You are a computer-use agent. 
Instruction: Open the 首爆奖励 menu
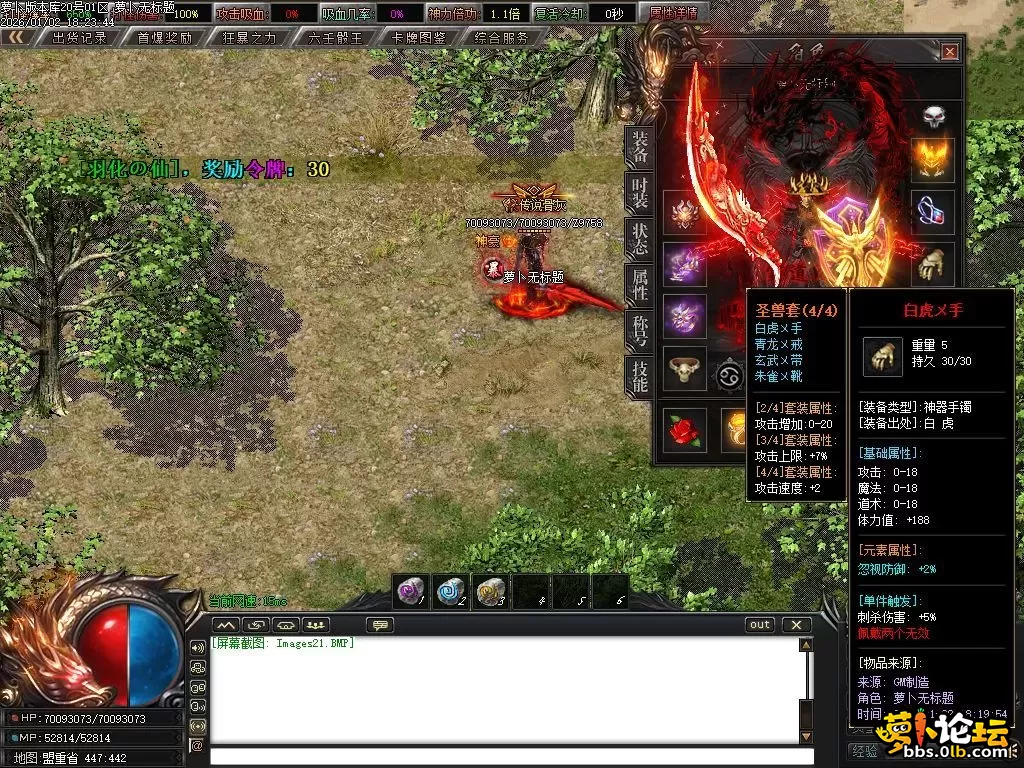tap(164, 38)
